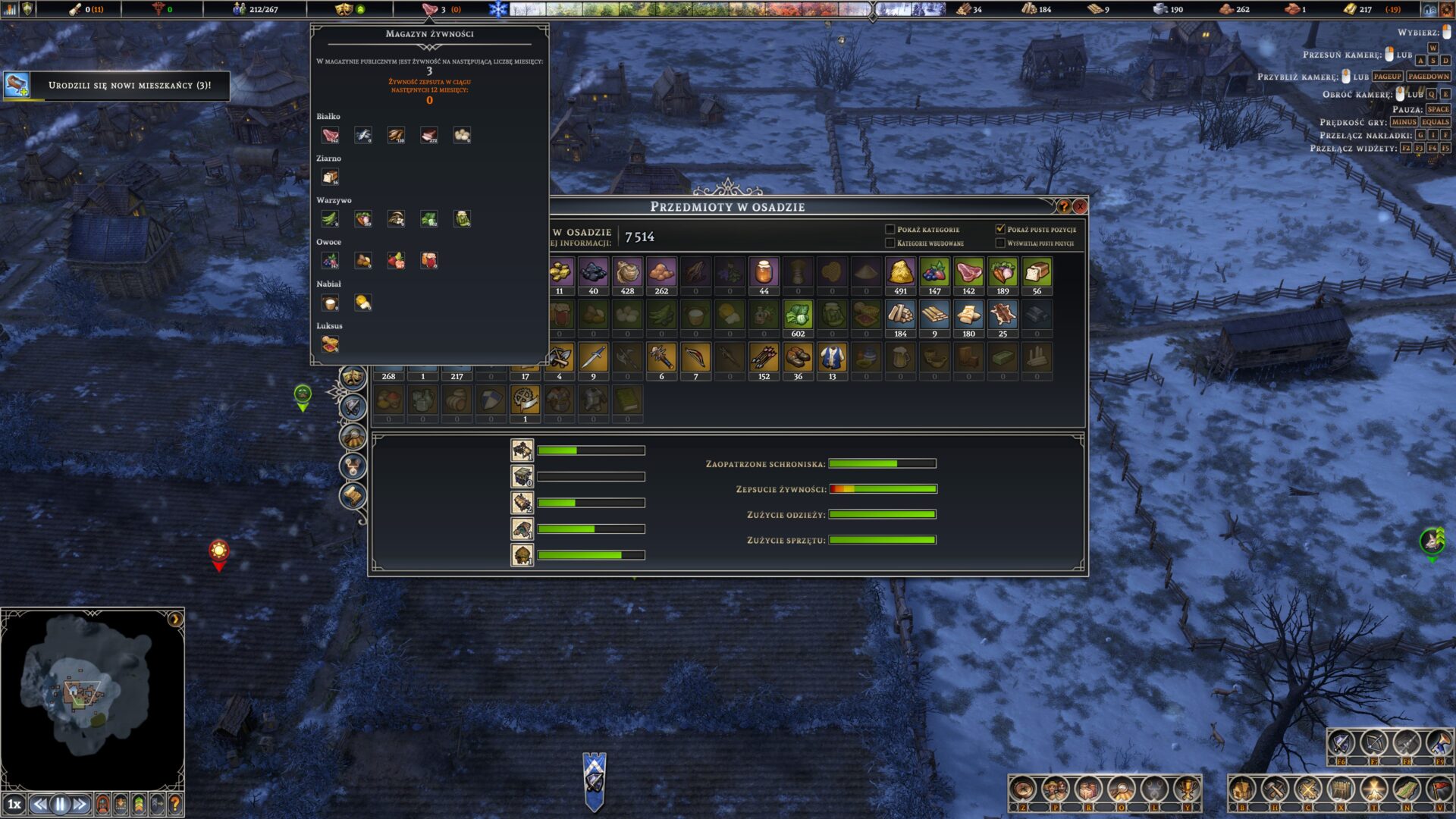
Task: Select the honey jar item with 44
Action: 764,272
